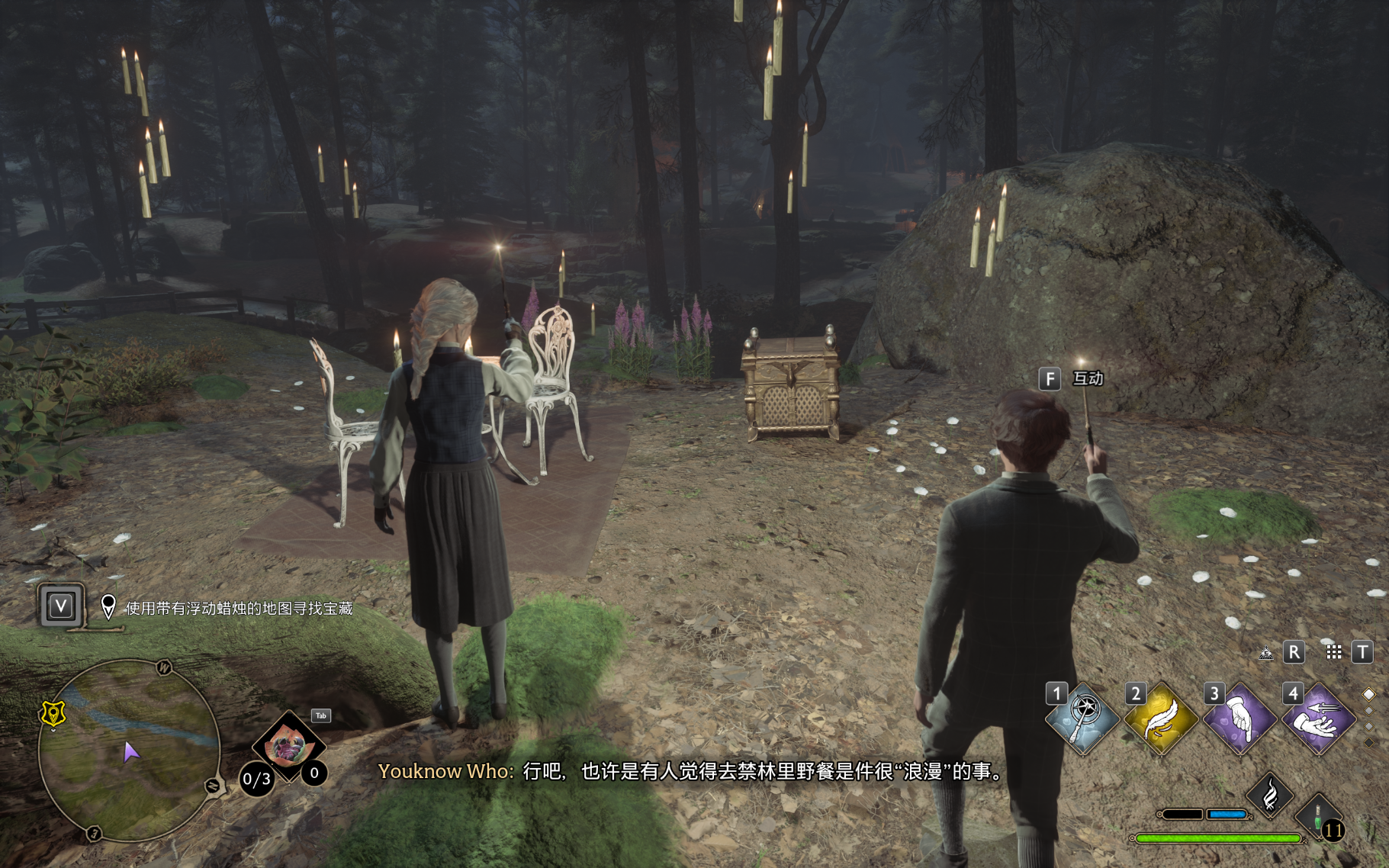The width and height of the screenshot is (1389, 868).
Task: Open the circular minimap
Action: [130, 751]
